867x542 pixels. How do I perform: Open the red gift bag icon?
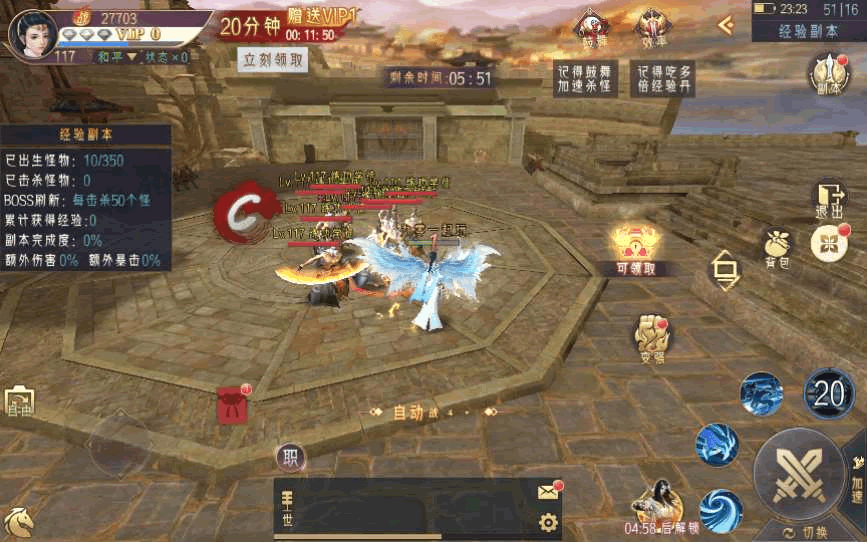(x=232, y=404)
